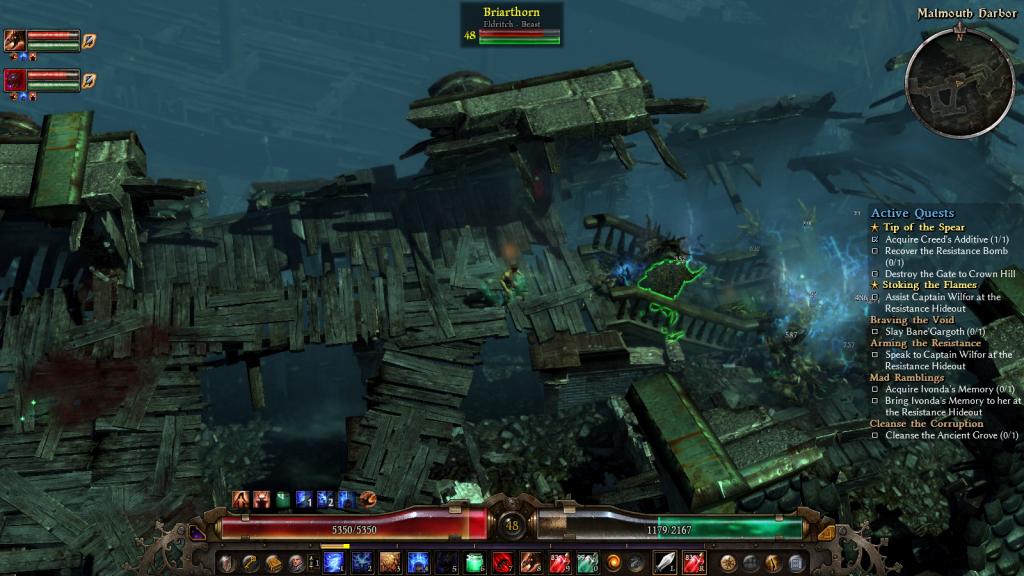Select the white blade left-mouse skill slot
Screen dimensions: 1024x576
coord(665,563)
